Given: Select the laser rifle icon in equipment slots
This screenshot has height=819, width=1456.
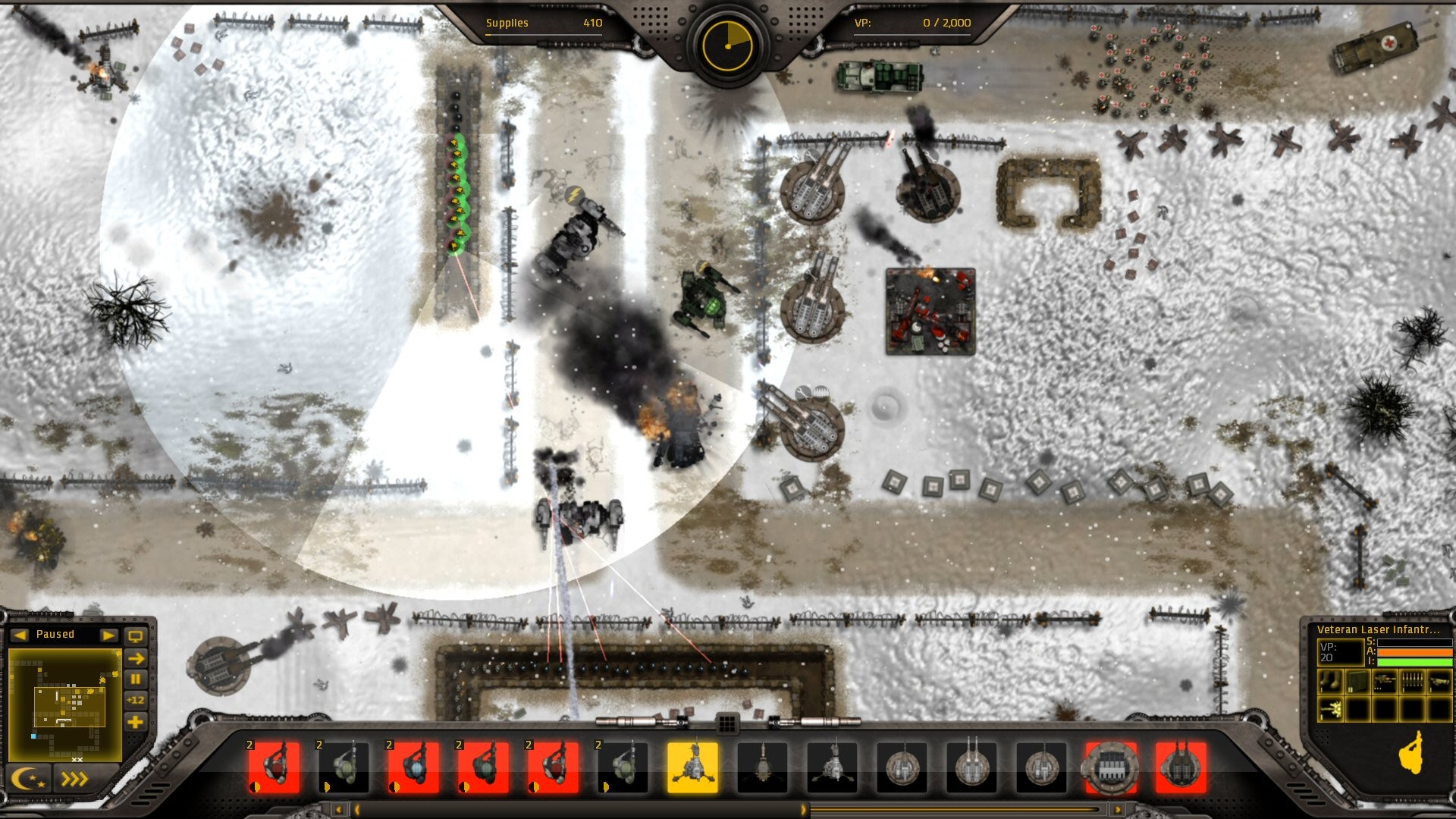Looking at the screenshot, I should click(x=1384, y=681).
